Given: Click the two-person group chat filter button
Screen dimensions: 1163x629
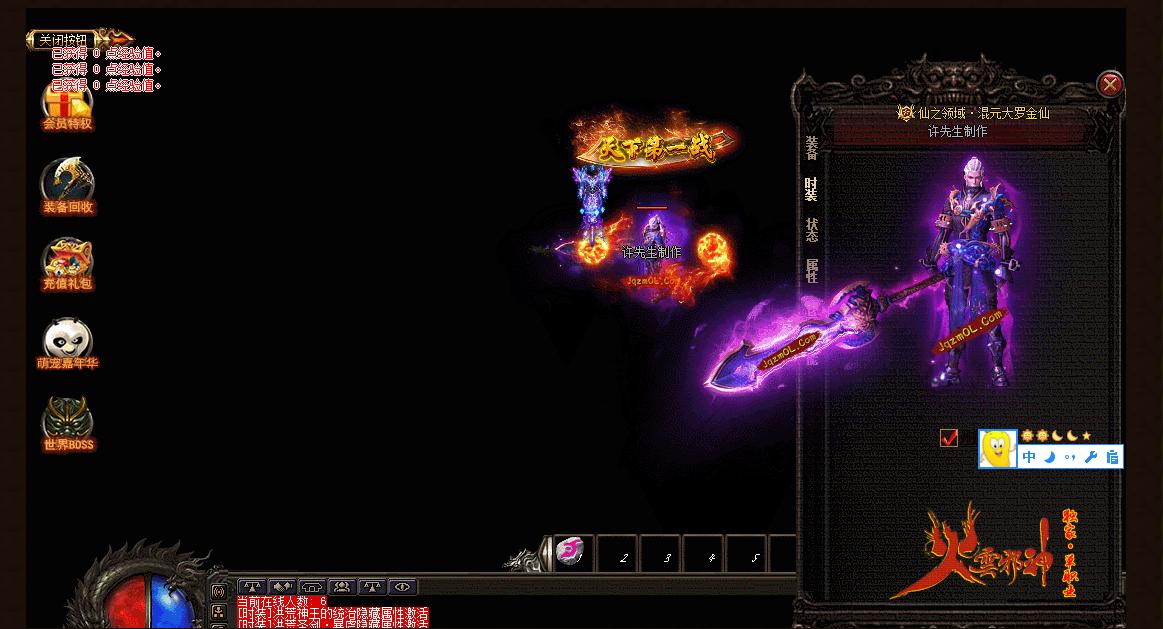Looking at the screenshot, I should pos(342,587).
